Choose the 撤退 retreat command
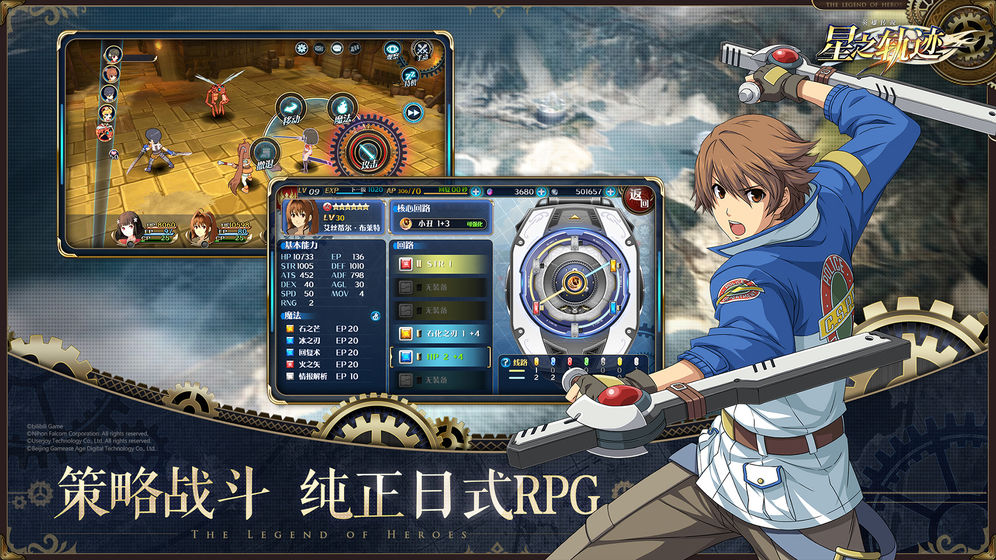Image resolution: width=996 pixels, height=560 pixels. coord(263,151)
